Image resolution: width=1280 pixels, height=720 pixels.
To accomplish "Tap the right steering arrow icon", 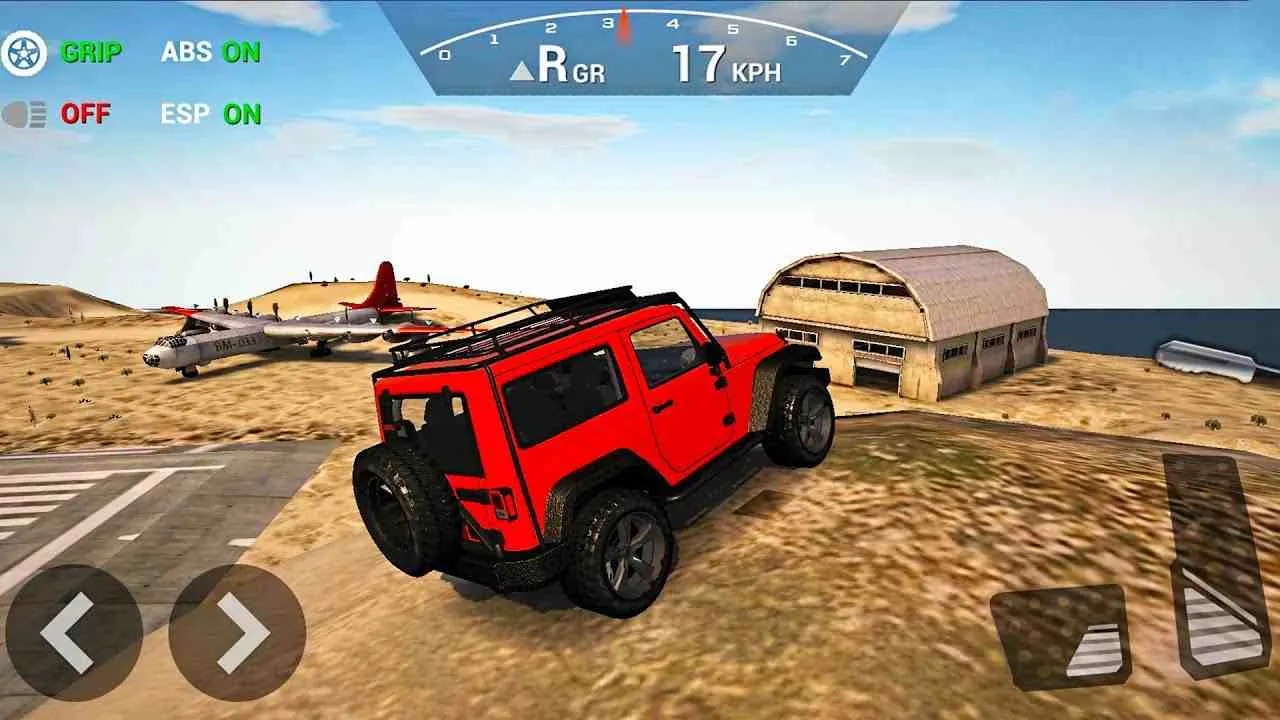I will 240,633.
